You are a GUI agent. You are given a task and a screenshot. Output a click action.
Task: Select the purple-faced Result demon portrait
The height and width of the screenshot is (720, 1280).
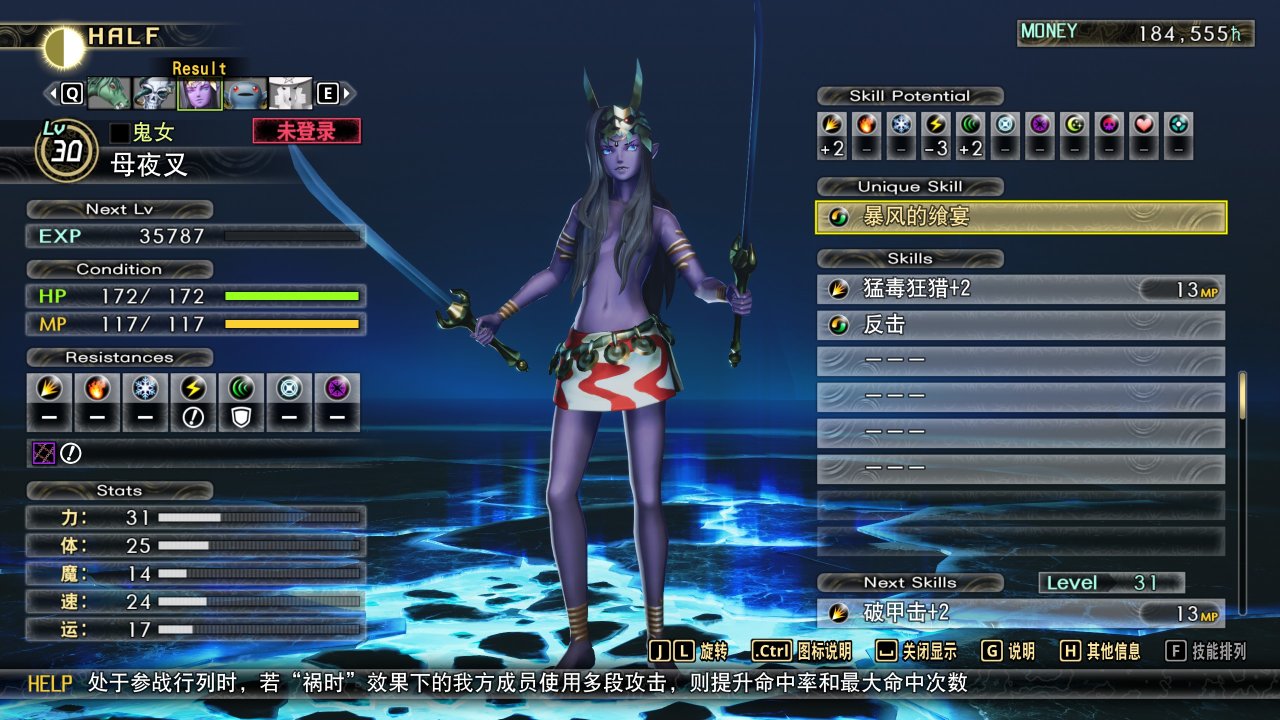(x=200, y=94)
